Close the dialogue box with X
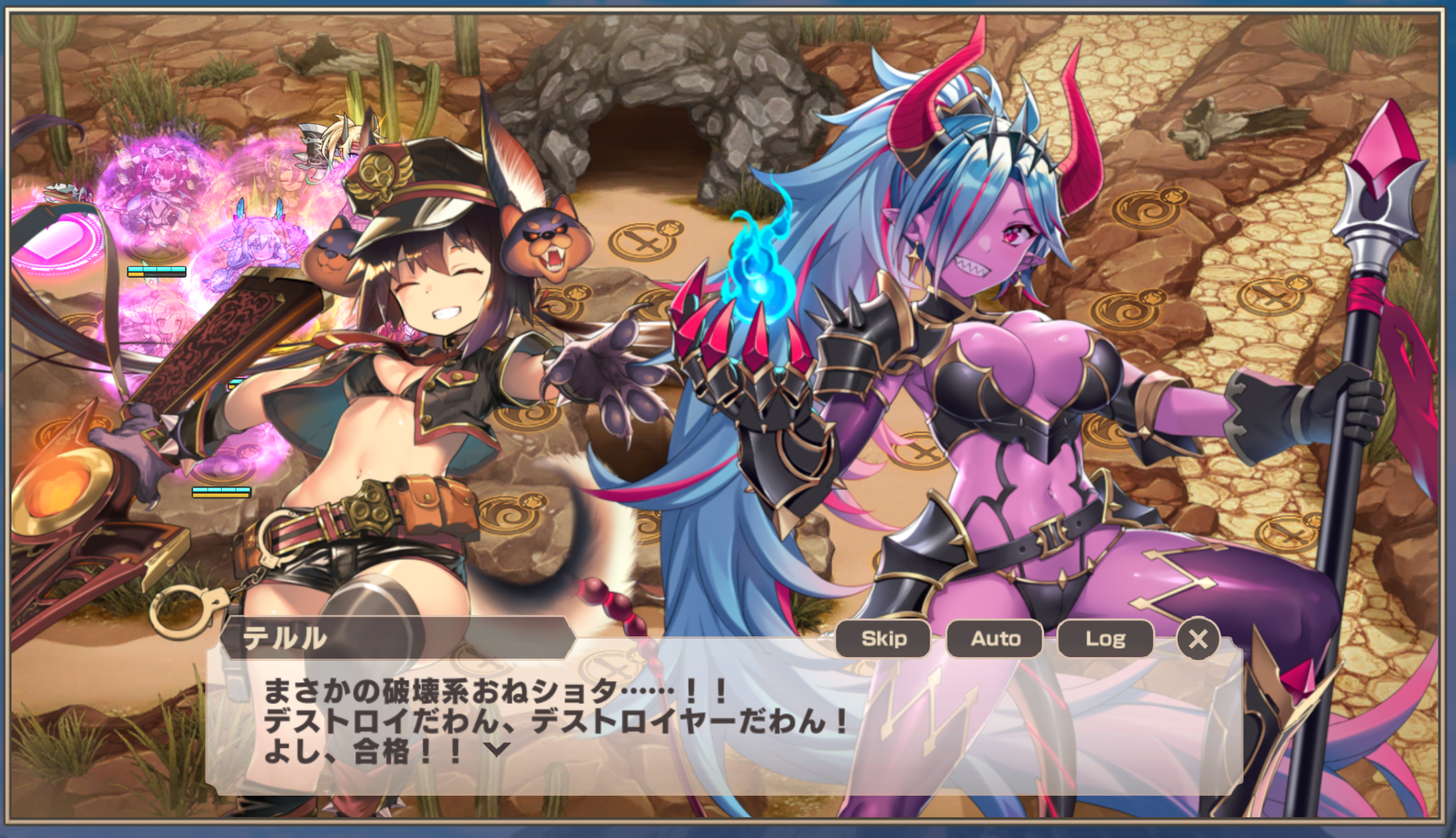The width and height of the screenshot is (1456, 838). pos(1197,639)
